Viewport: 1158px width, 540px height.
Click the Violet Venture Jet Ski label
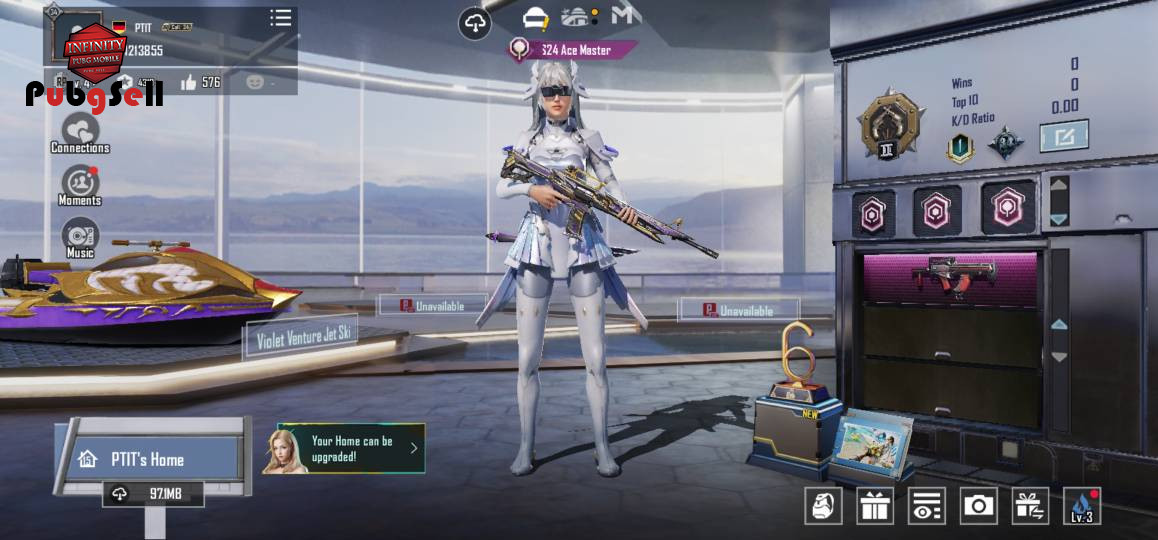pos(302,340)
